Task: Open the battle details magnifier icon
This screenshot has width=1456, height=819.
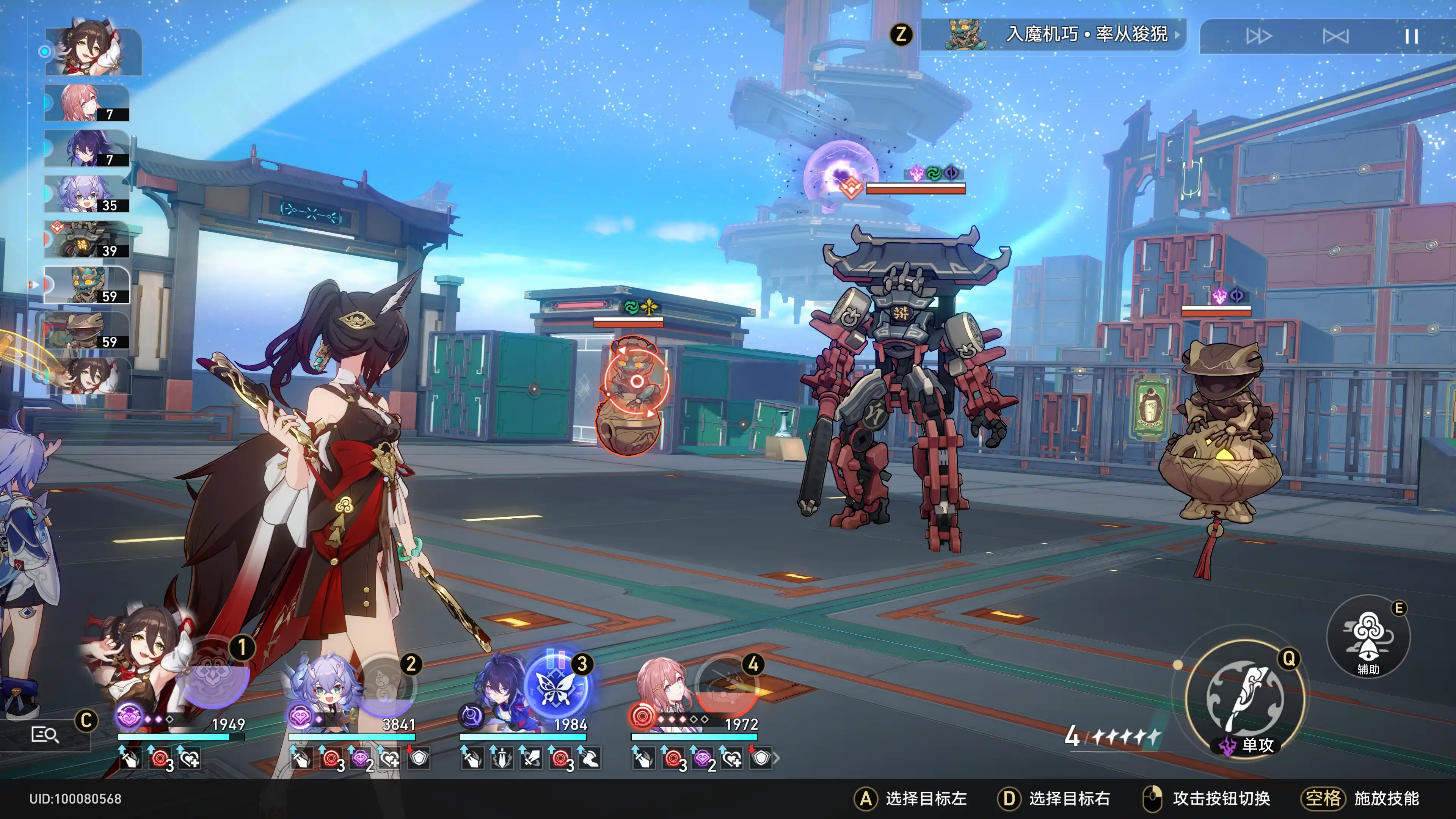Action: [x=45, y=734]
